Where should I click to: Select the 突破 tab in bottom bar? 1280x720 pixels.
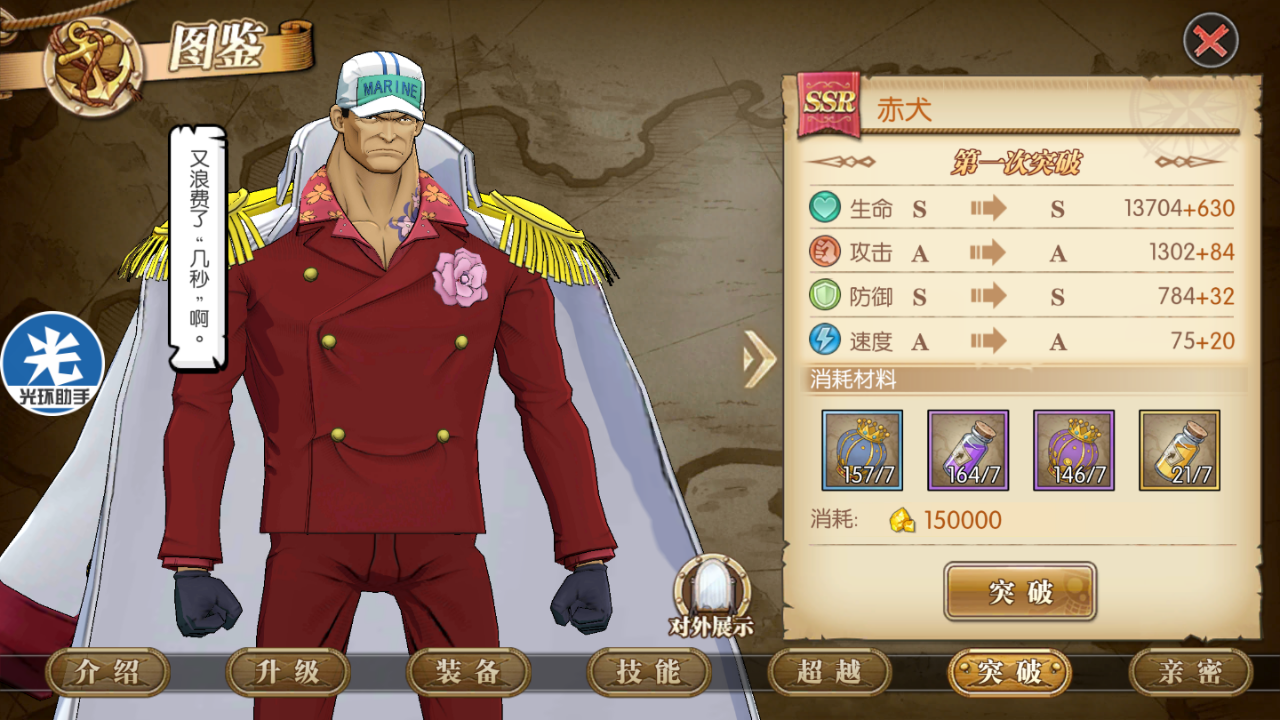point(1009,672)
